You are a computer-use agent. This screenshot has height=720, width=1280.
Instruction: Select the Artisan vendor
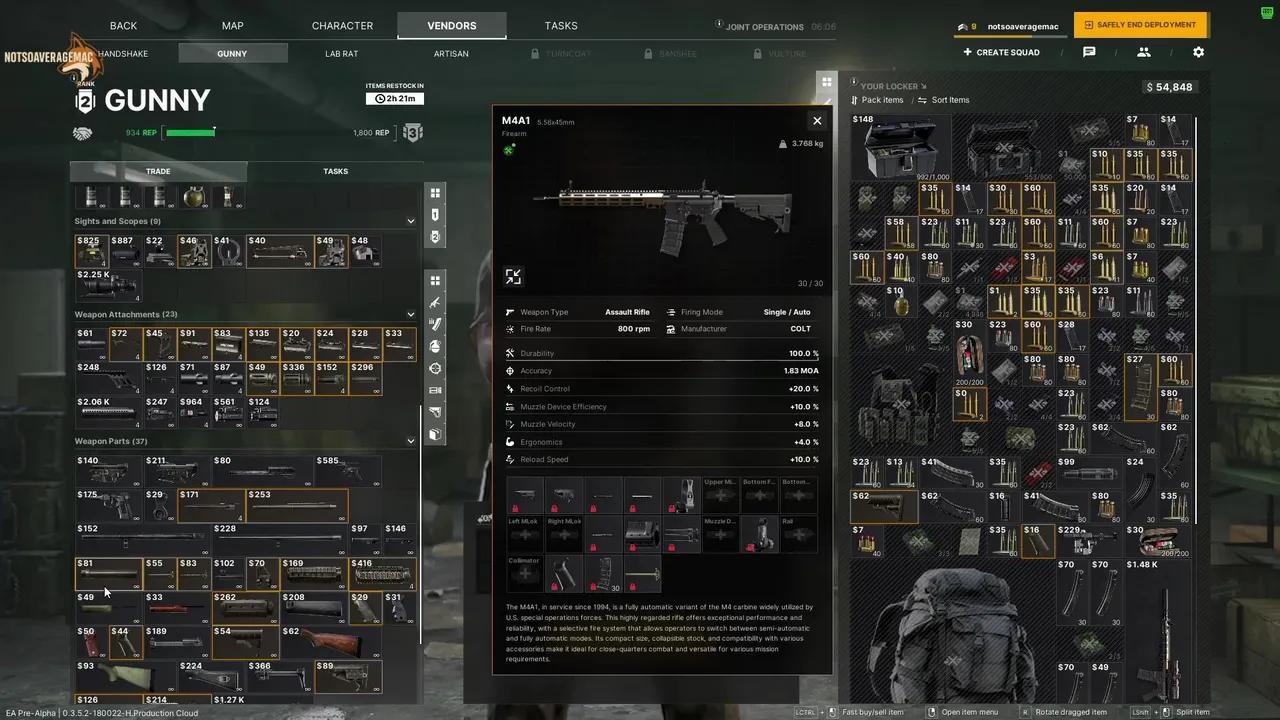451,54
